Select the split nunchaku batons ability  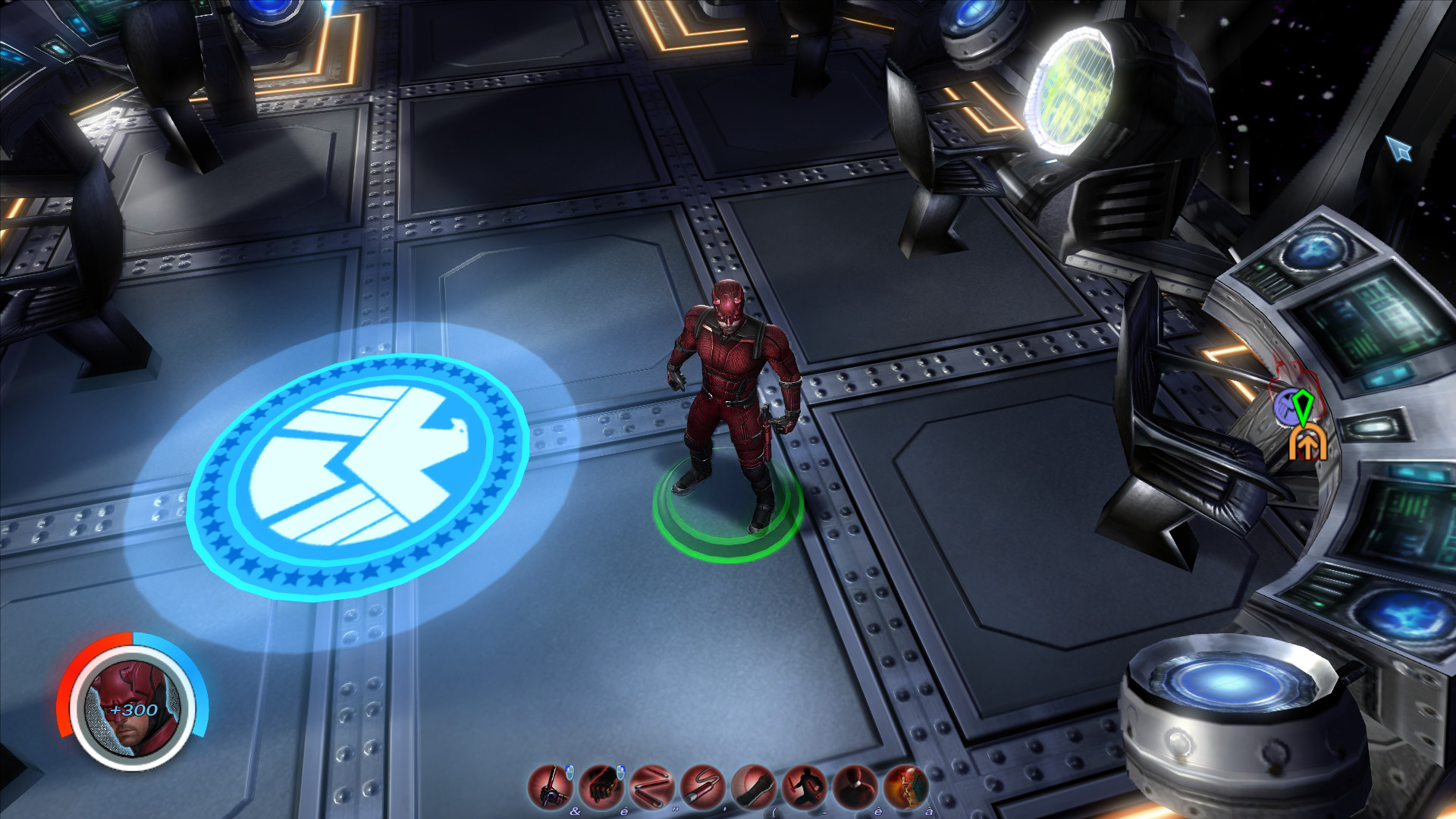tap(651, 786)
